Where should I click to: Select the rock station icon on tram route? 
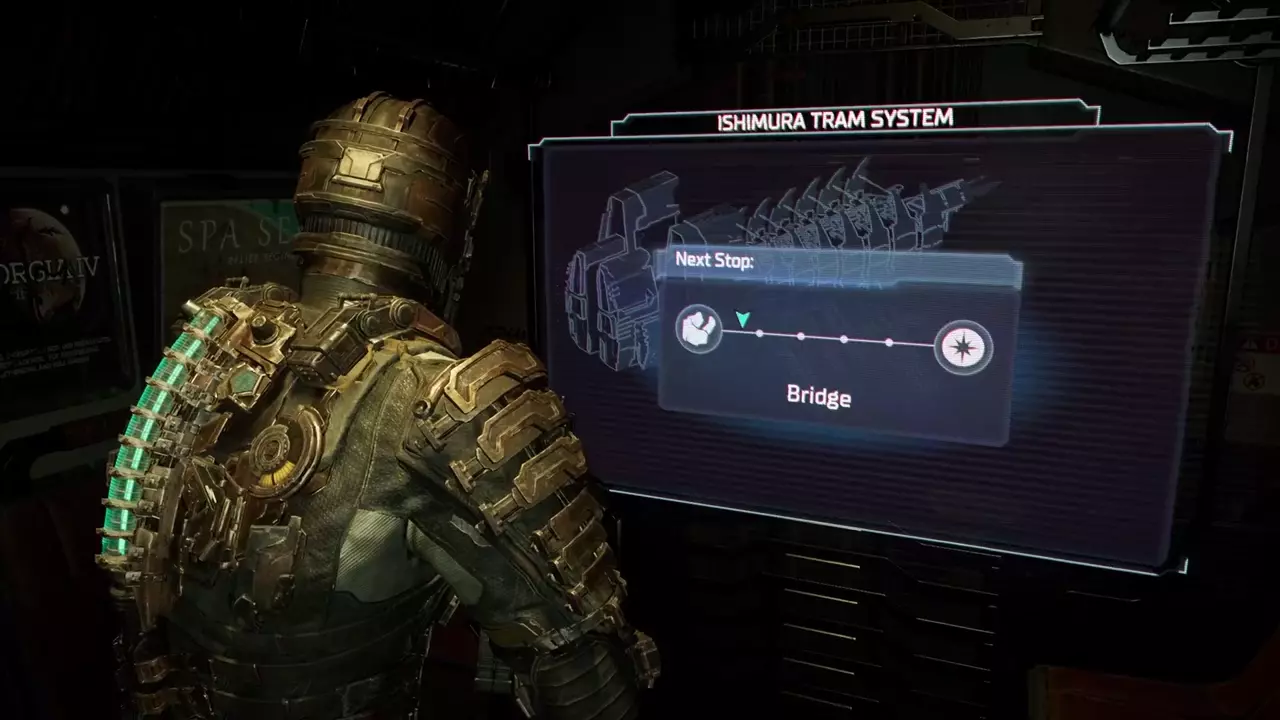(699, 329)
